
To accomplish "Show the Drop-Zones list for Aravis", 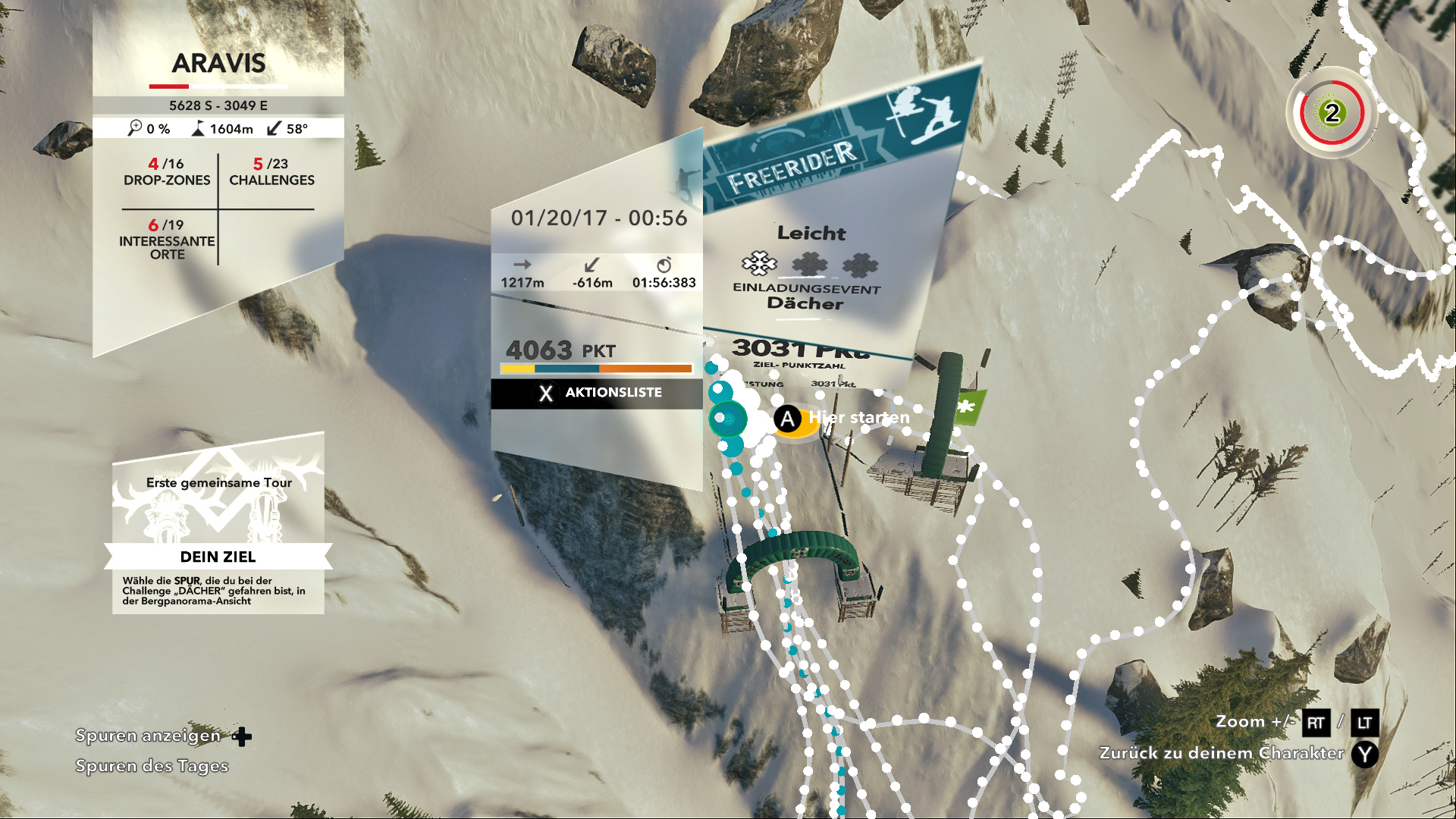I will click(167, 172).
